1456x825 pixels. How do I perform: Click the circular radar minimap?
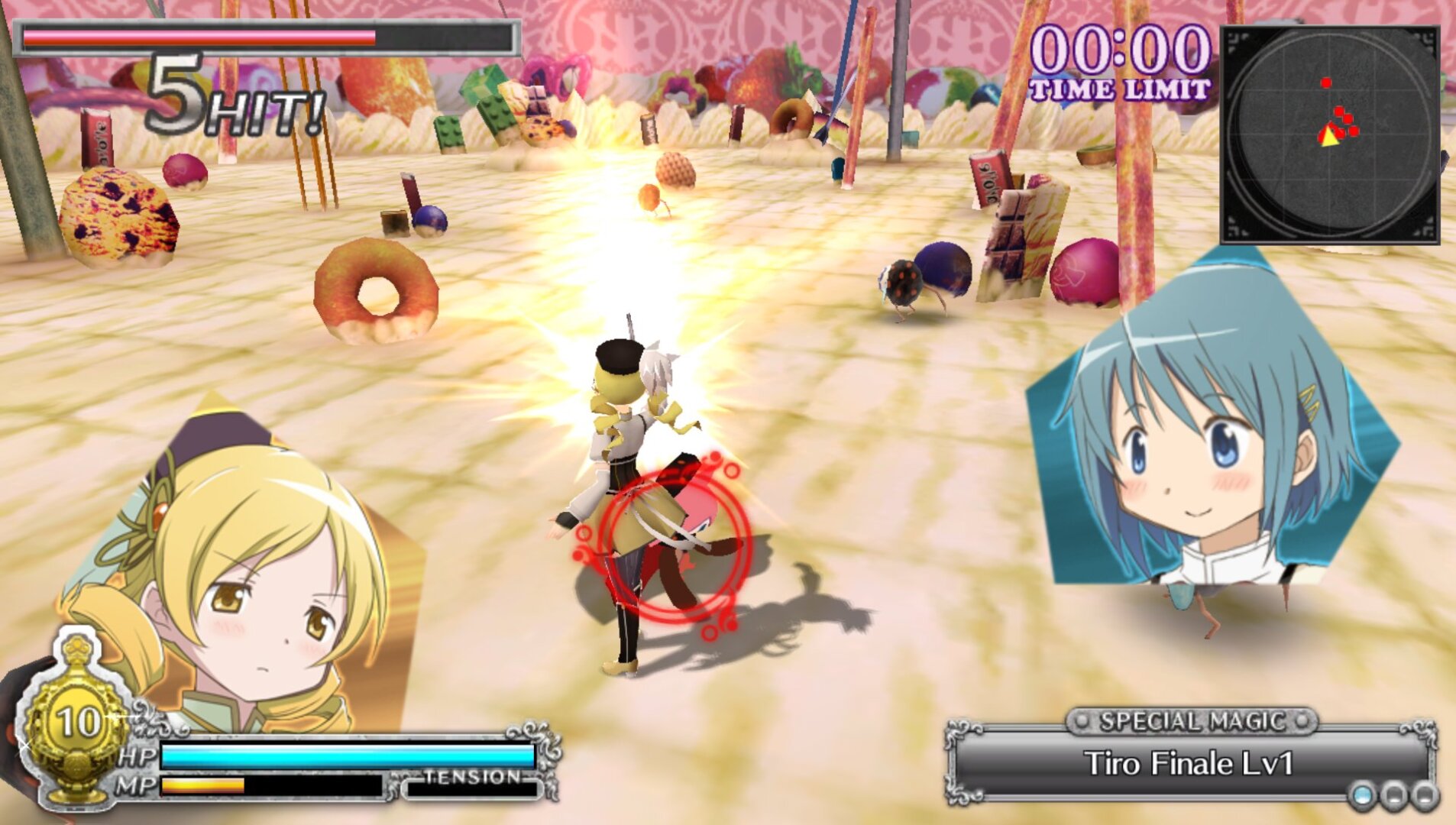pyautogui.click(x=1330, y=135)
